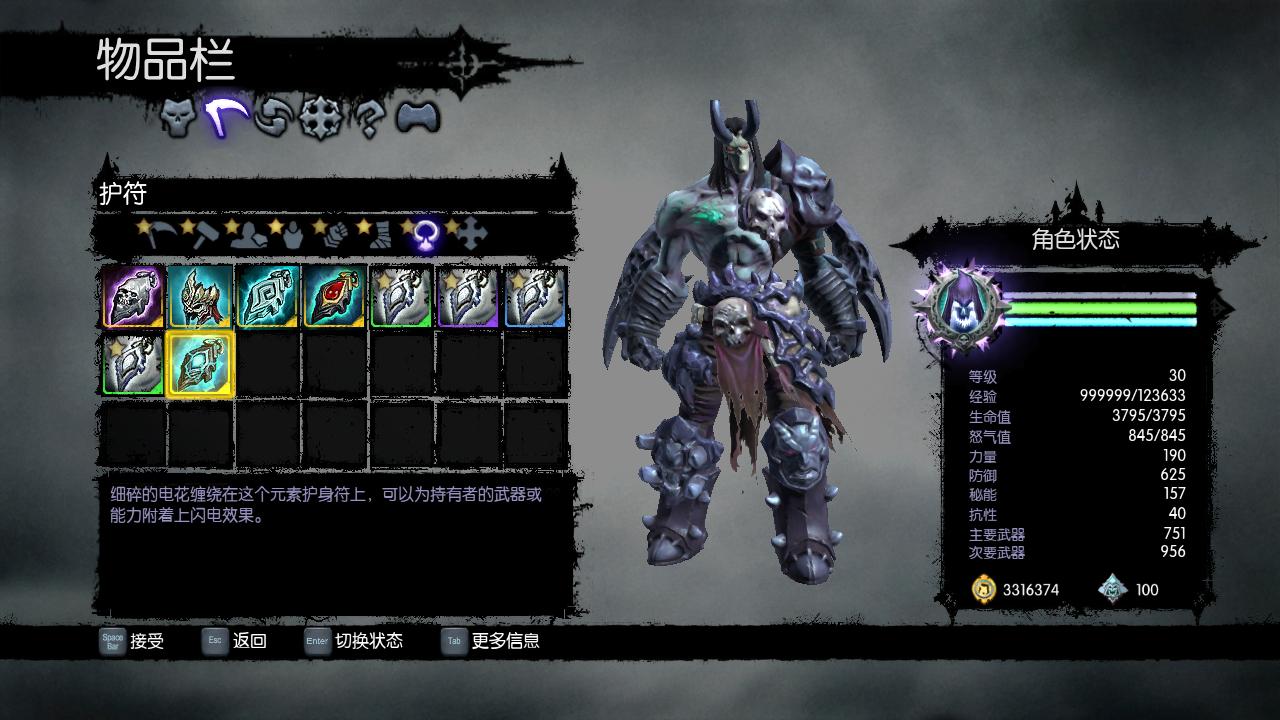Open the cross-shaped category at the row's end
The image size is (1280, 720).
(471, 234)
